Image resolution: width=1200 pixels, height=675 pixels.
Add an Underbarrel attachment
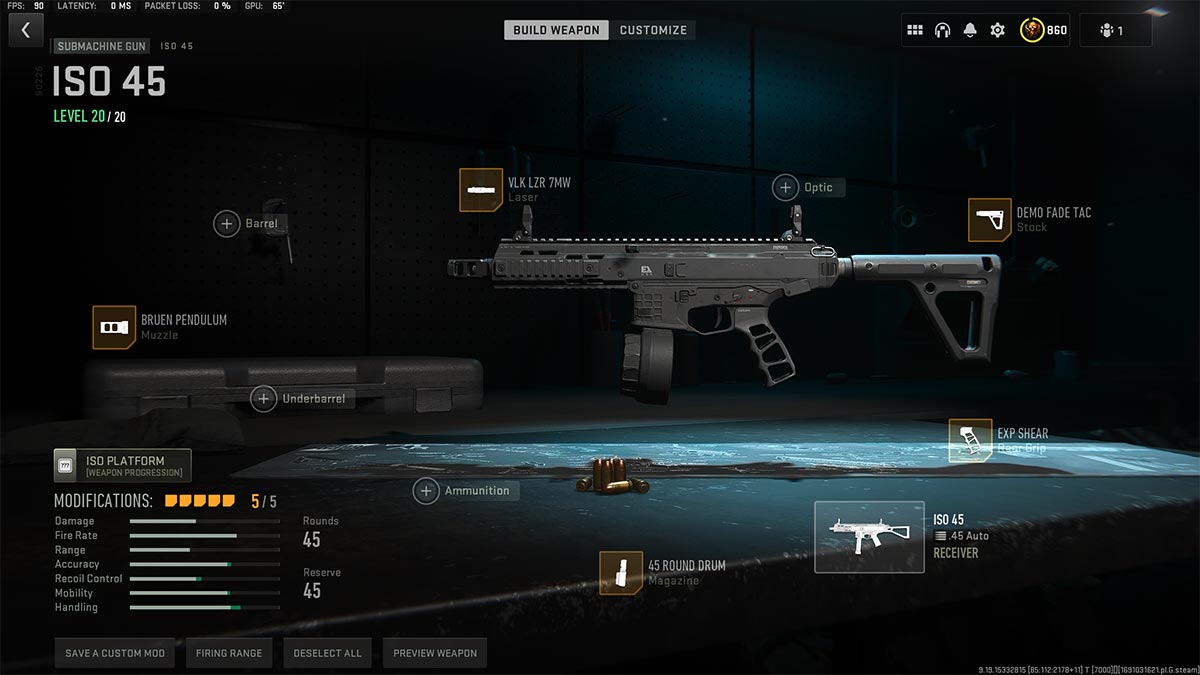pos(264,399)
